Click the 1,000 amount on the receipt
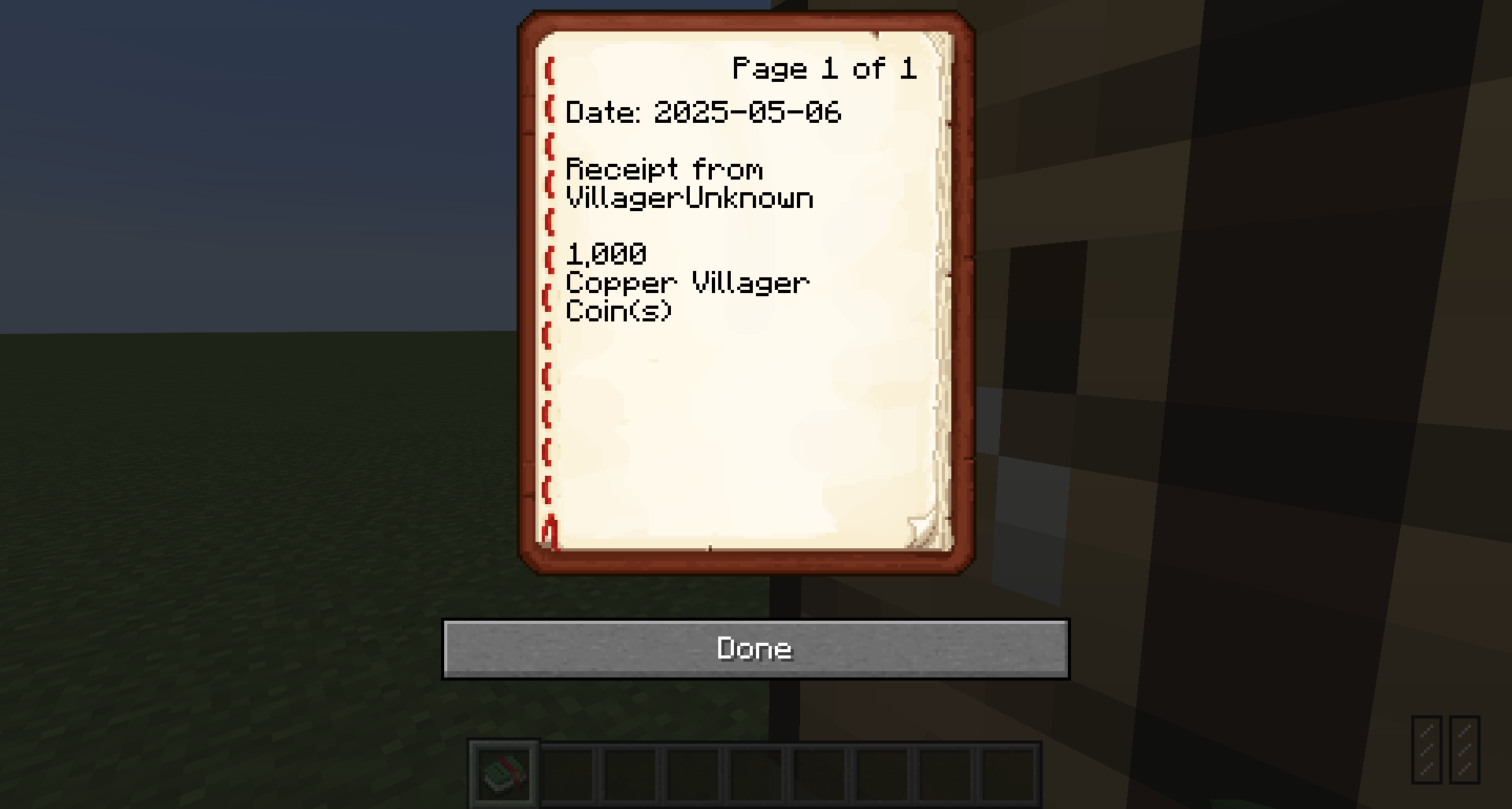This screenshot has width=1512, height=809. point(606,254)
